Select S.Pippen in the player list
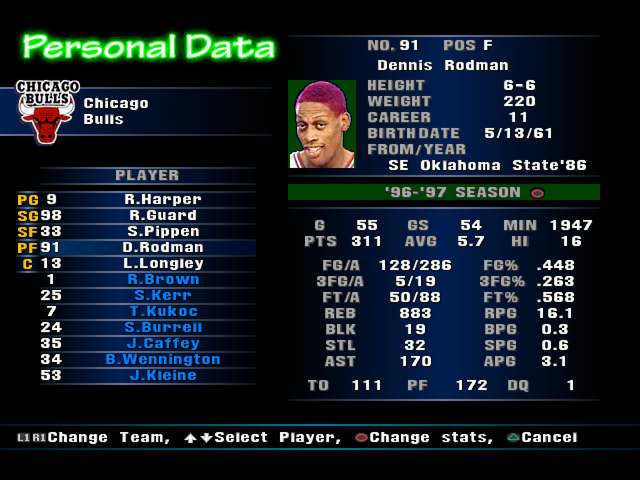The width and height of the screenshot is (640, 480). point(162,231)
